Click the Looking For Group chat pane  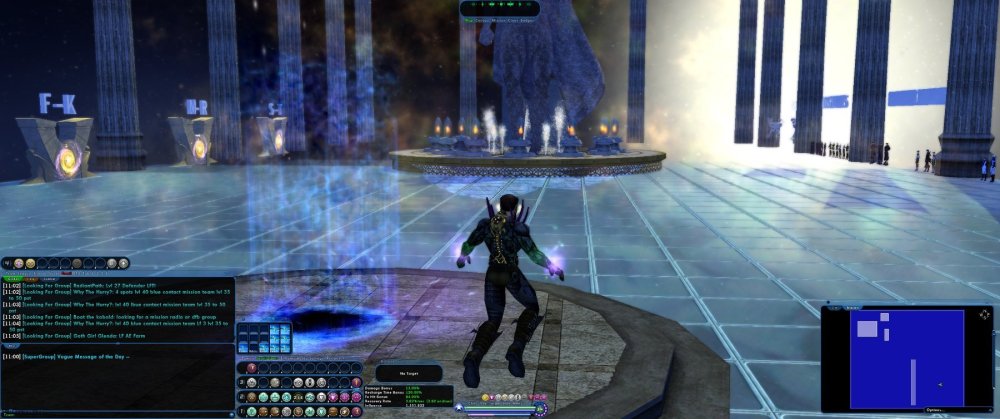(x=118, y=311)
